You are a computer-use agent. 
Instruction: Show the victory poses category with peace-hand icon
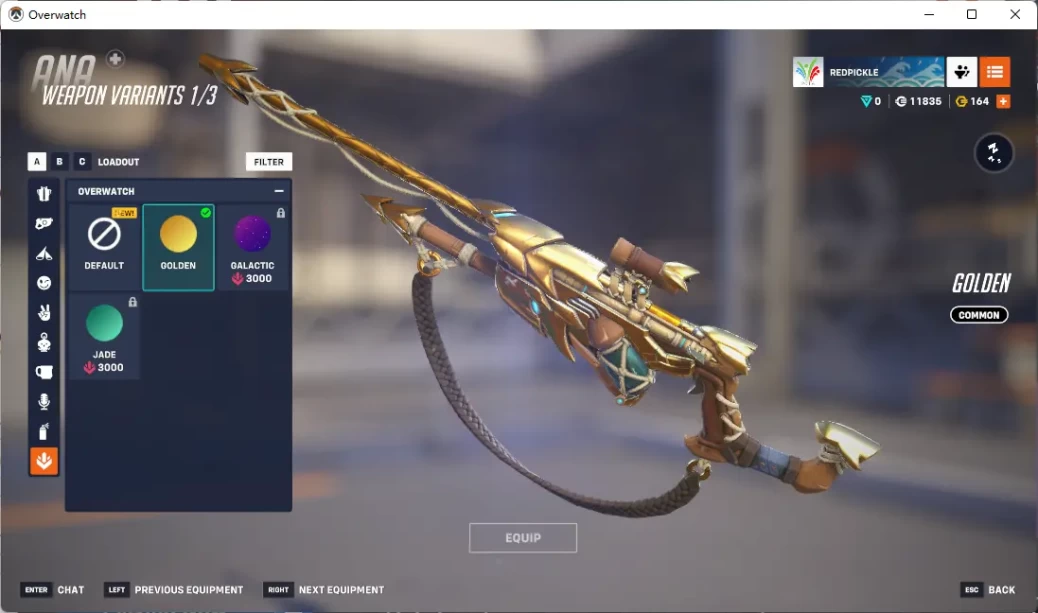(x=44, y=313)
